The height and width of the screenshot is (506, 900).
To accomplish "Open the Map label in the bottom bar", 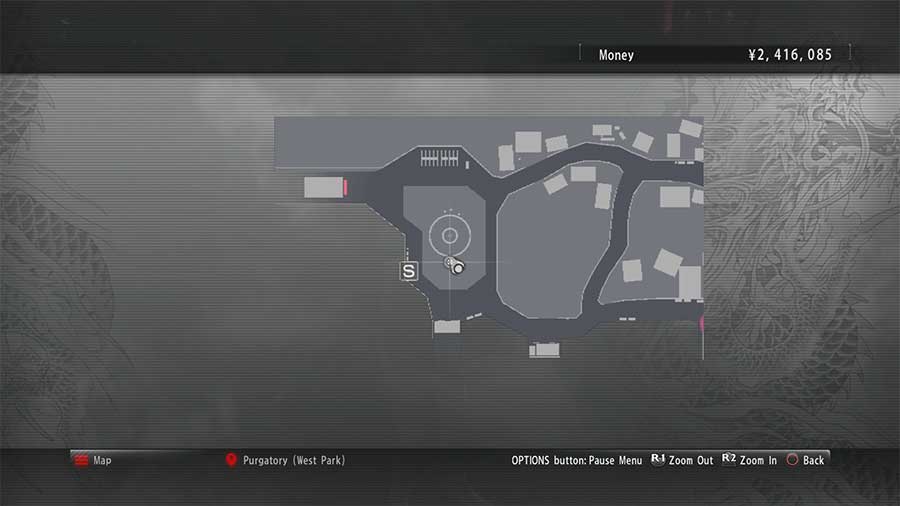I will tap(102, 460).
